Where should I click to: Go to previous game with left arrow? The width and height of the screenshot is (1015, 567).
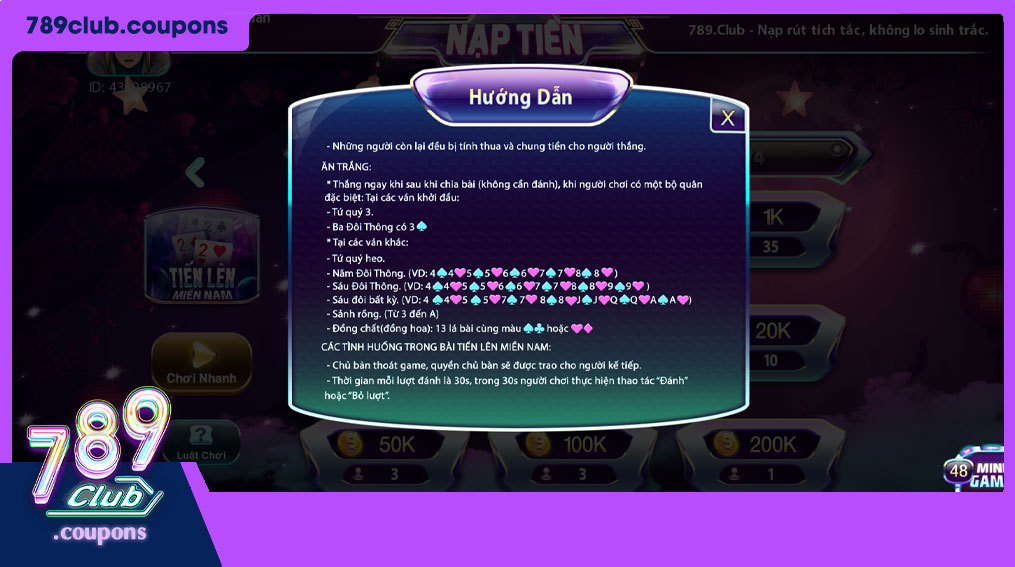click(196, 172)
